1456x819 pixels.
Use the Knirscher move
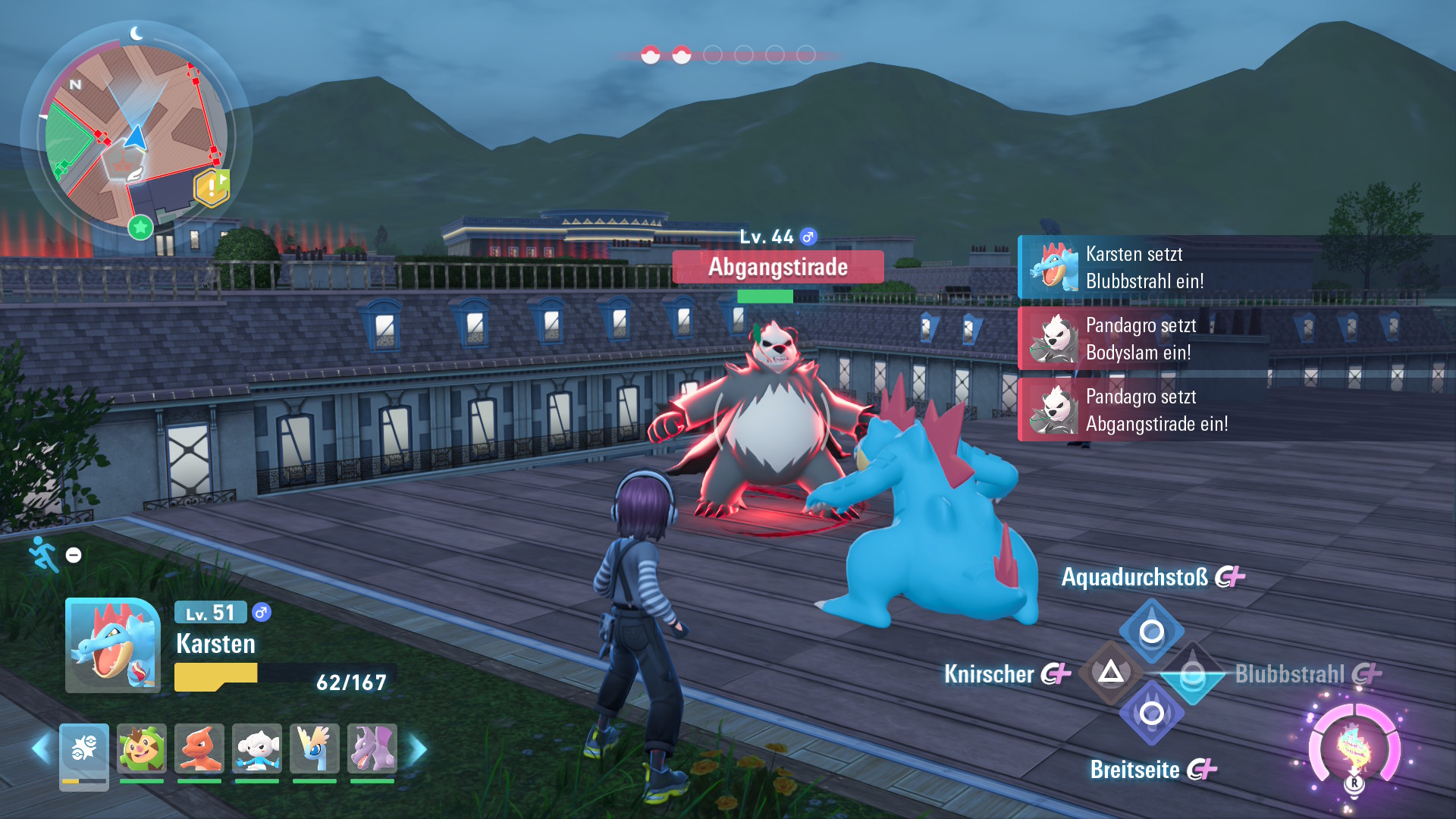click(x=1111, y=673)
